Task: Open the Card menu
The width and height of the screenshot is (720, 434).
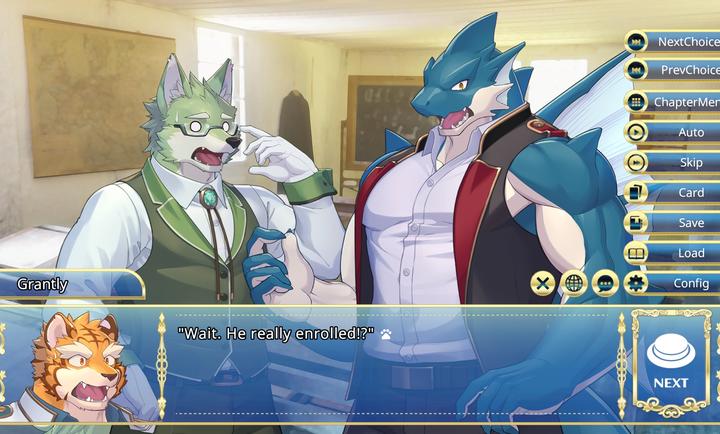Action: 675,192
